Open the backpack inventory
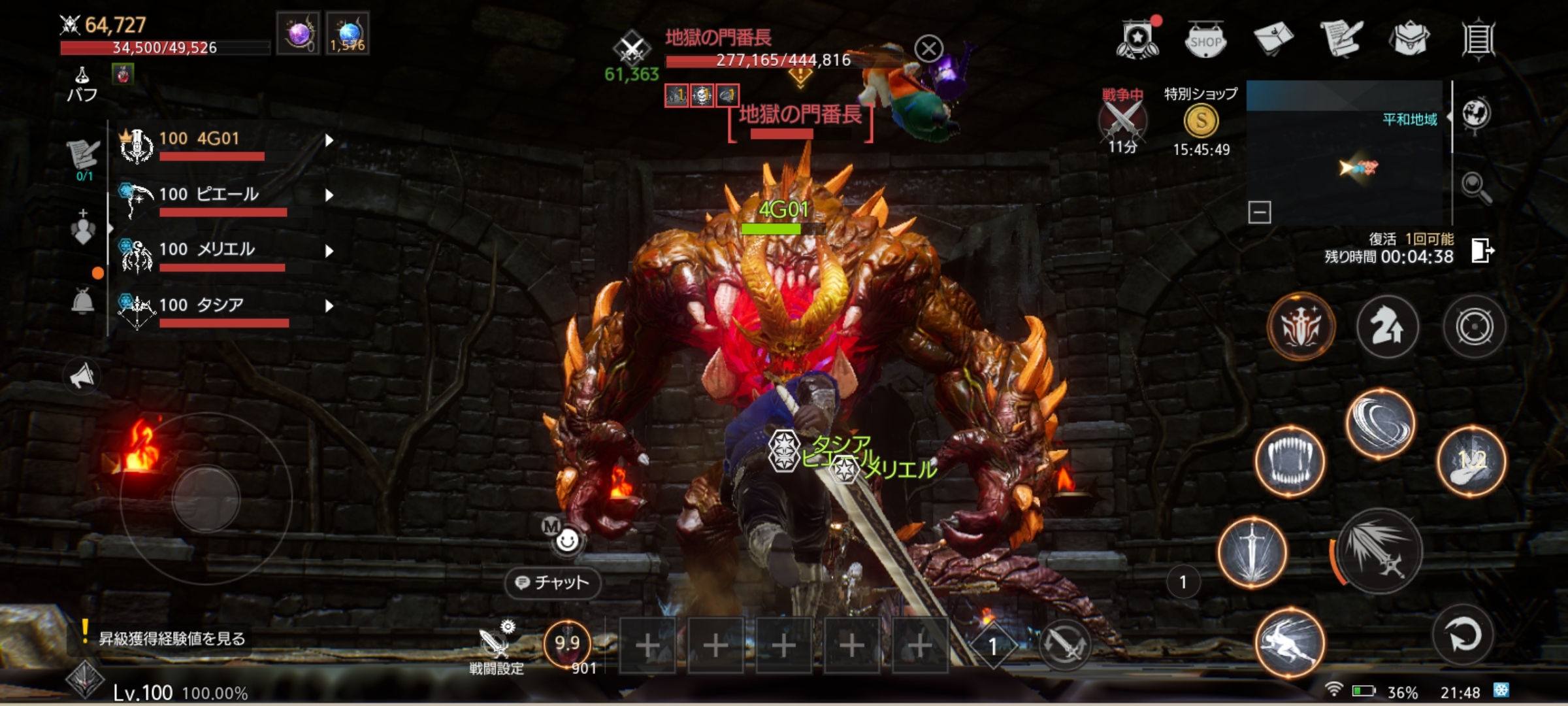The width and height of the screenshot is (1568, 706). 1411,39
